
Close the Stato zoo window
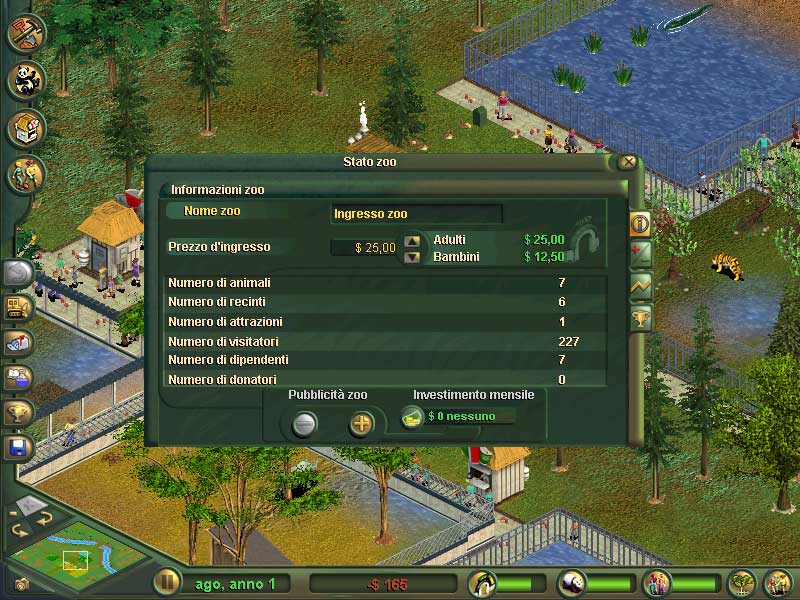click(x=628, y=162)
